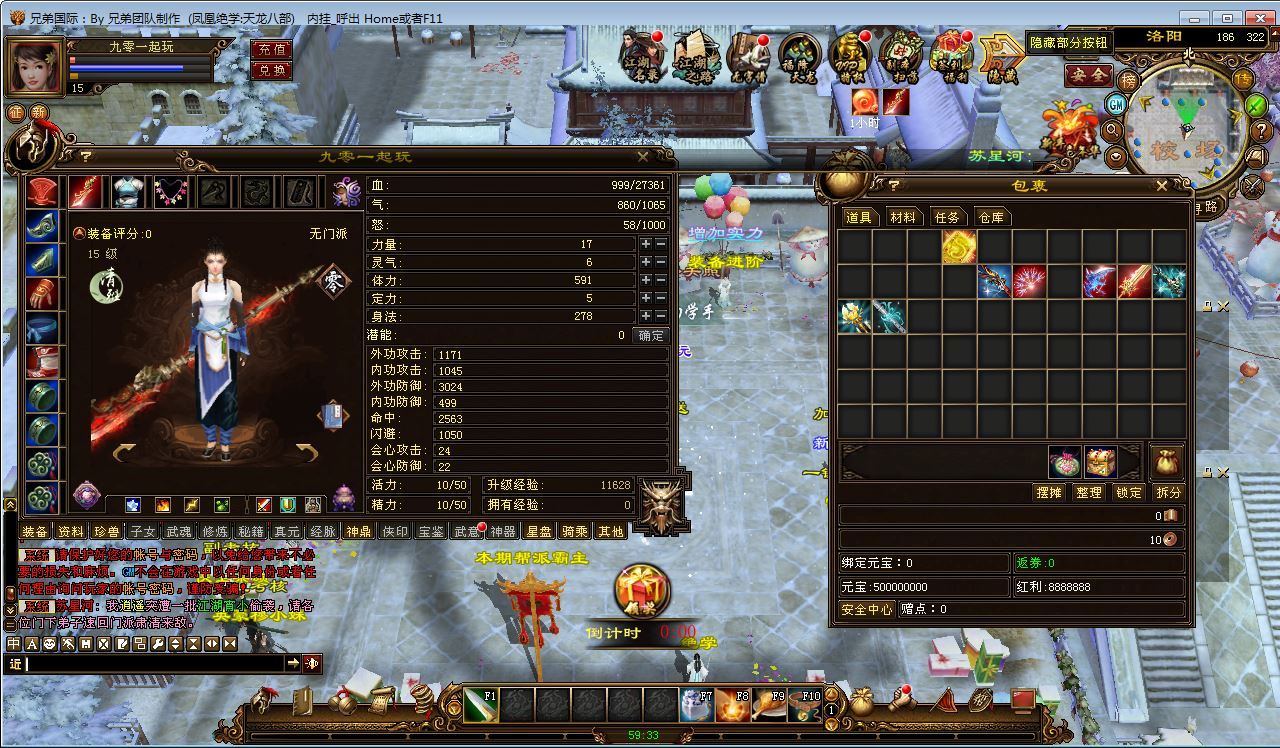Click the 充值 recharge button
1280x748 pixels.
(x=271, y=50)
